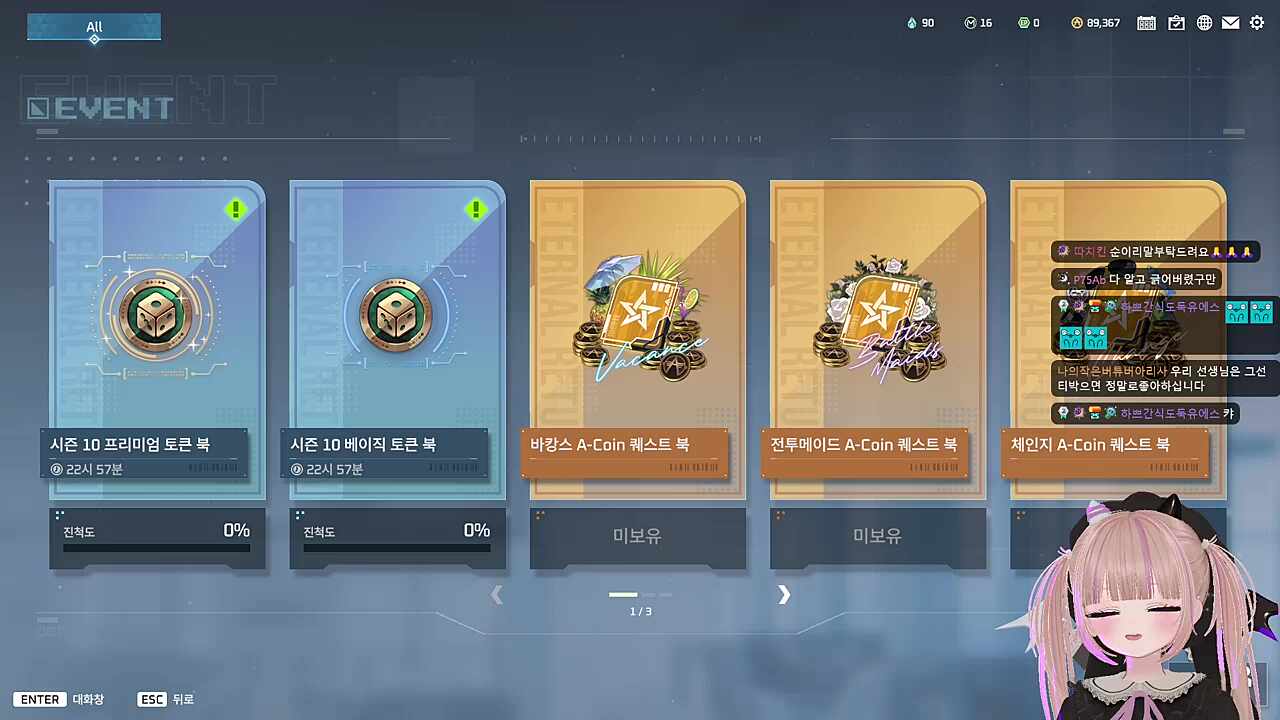Open the clipboard missions icon

tap(1176, 22)
